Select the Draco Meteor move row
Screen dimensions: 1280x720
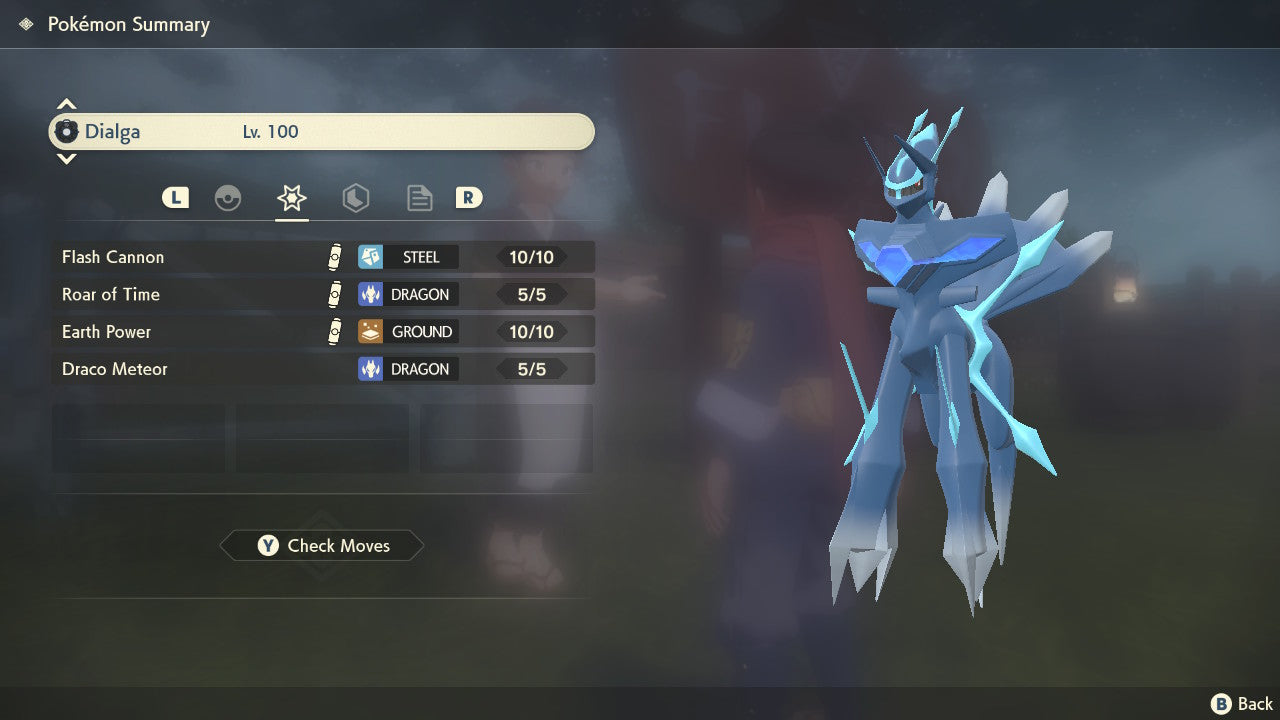[323, 369]
